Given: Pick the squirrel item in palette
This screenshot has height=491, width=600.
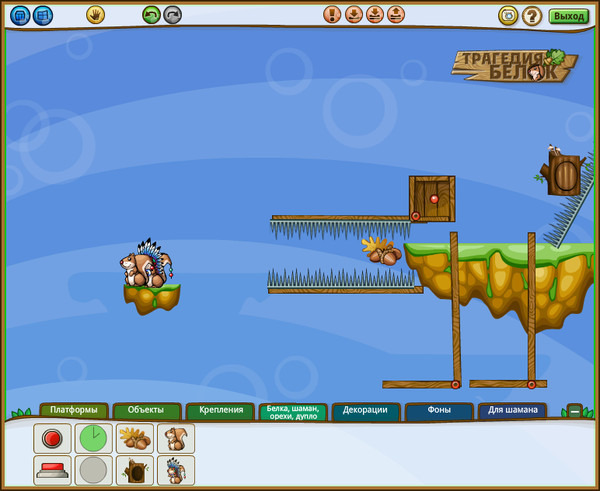Looking at the screenshot, I should click(176, 438).
